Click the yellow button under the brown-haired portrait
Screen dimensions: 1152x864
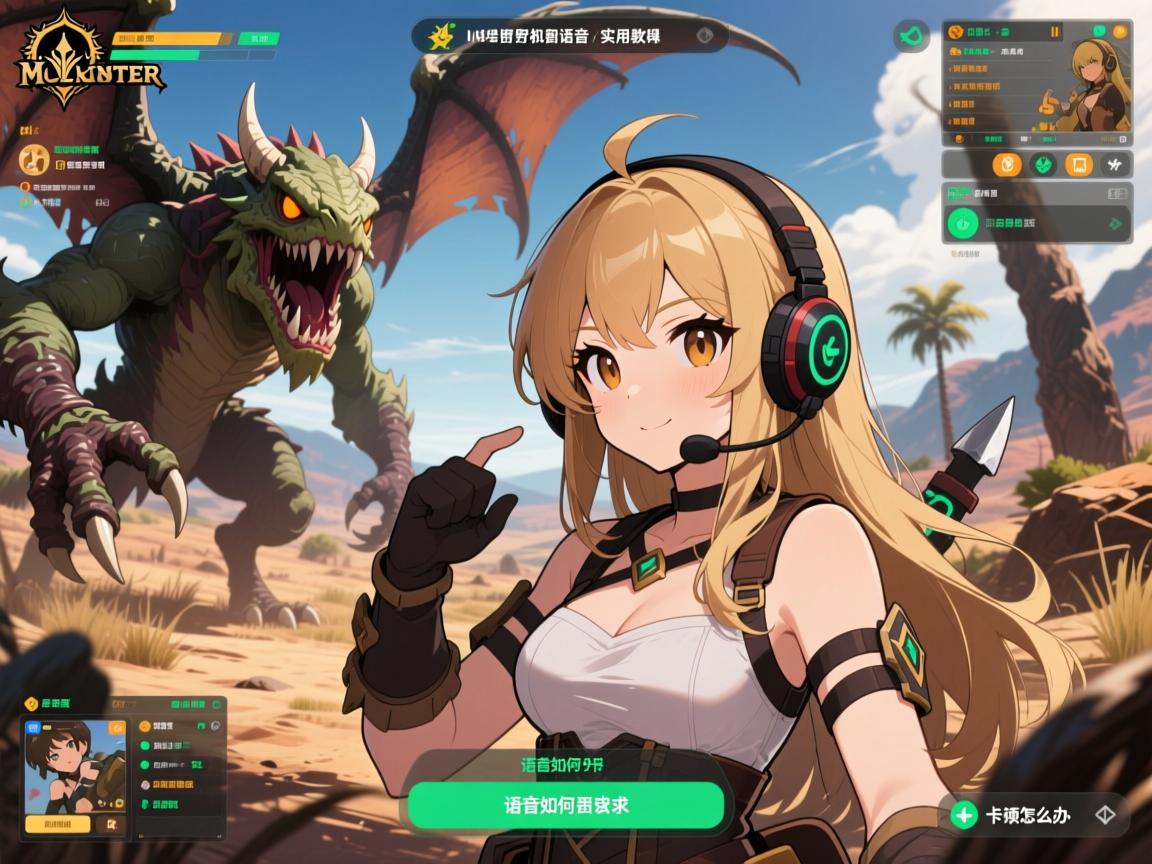point(57,825)
